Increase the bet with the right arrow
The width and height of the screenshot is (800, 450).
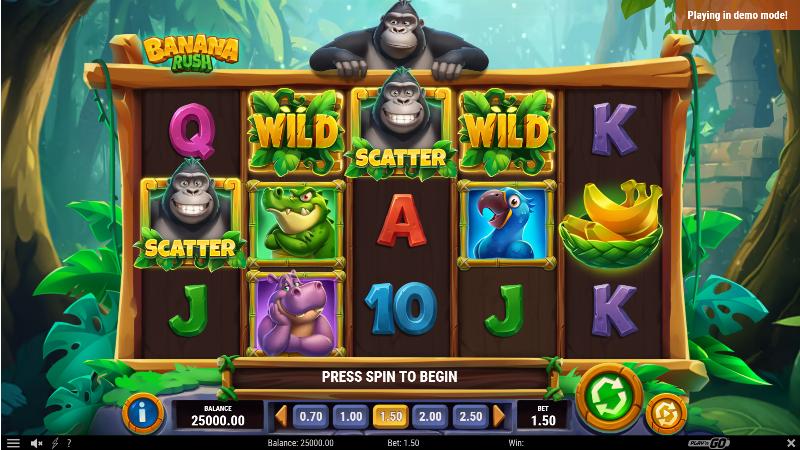(x=498, y=416)
